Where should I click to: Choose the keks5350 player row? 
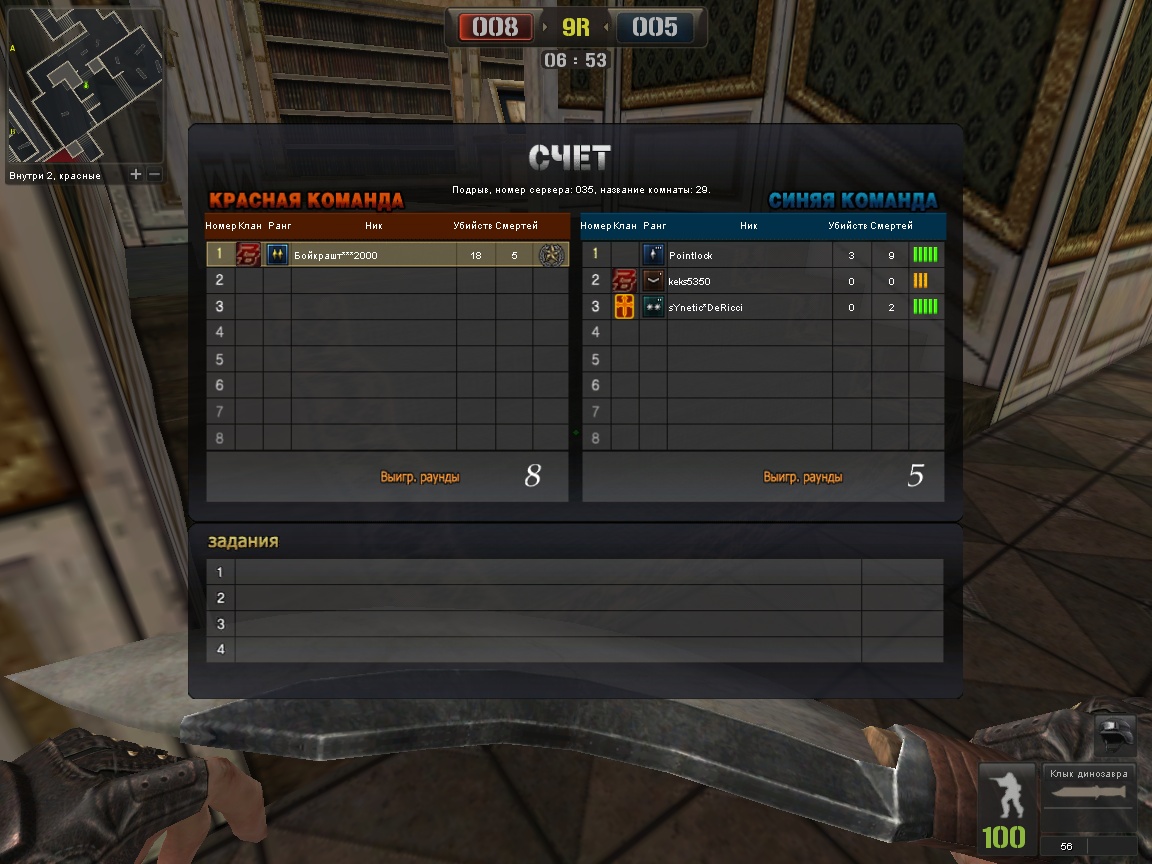pos(762,281)
